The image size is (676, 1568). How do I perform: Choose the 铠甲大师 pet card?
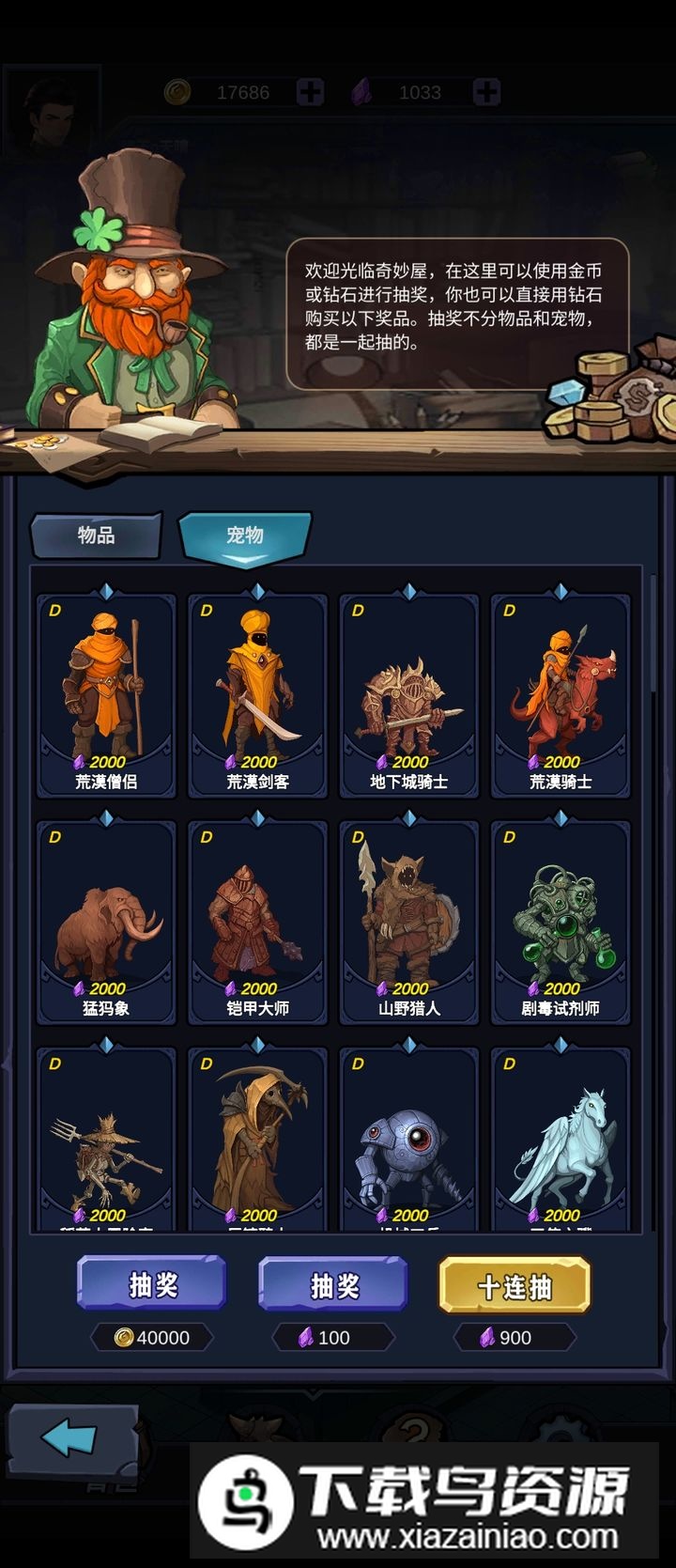(x=257, y=923)
